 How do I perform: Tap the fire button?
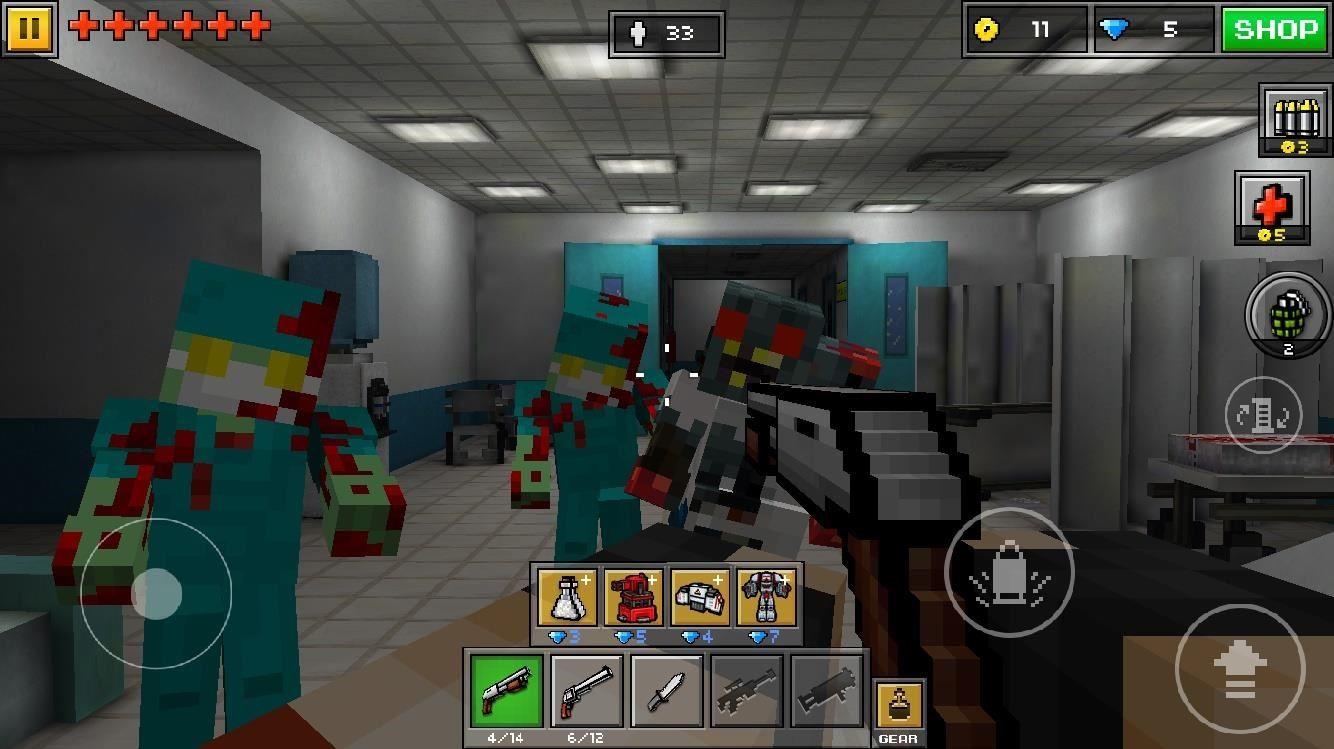1010,573
